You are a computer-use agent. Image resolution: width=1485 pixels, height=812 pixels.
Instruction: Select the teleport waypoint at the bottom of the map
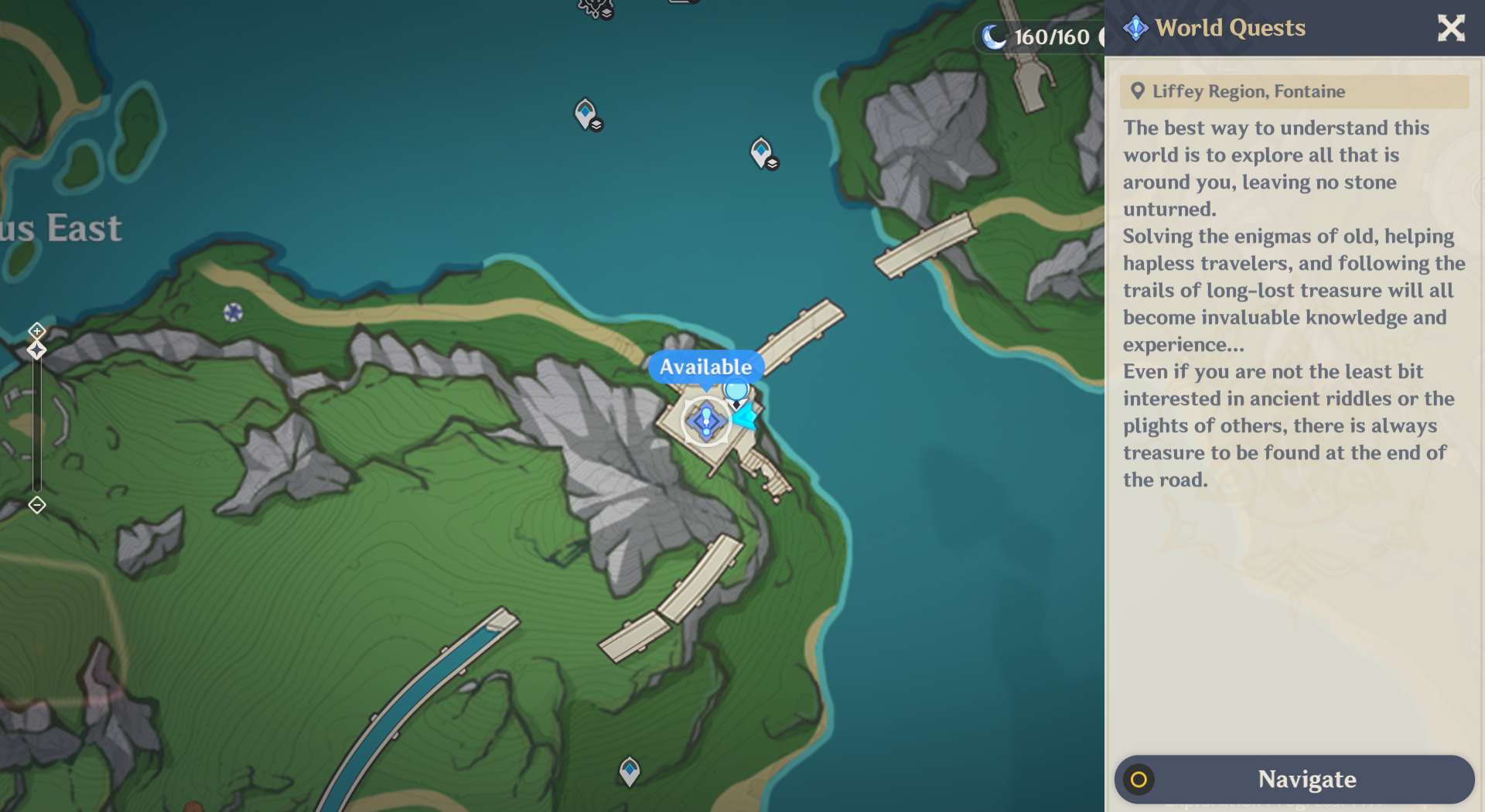tap(631, 769)
